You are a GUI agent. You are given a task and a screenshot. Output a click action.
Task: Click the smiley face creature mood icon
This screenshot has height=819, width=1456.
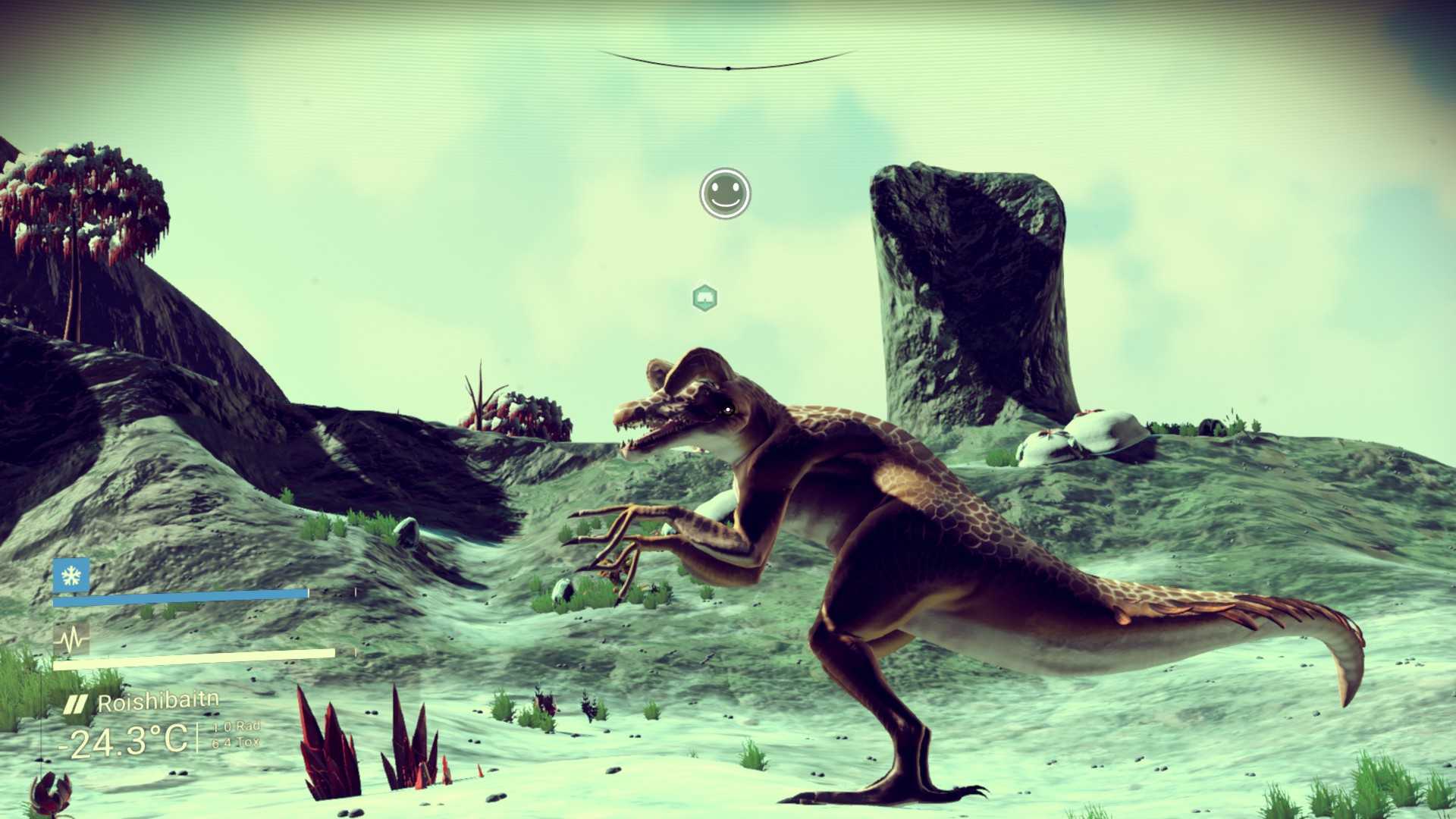pyautogui.click(x=725, y=193)
